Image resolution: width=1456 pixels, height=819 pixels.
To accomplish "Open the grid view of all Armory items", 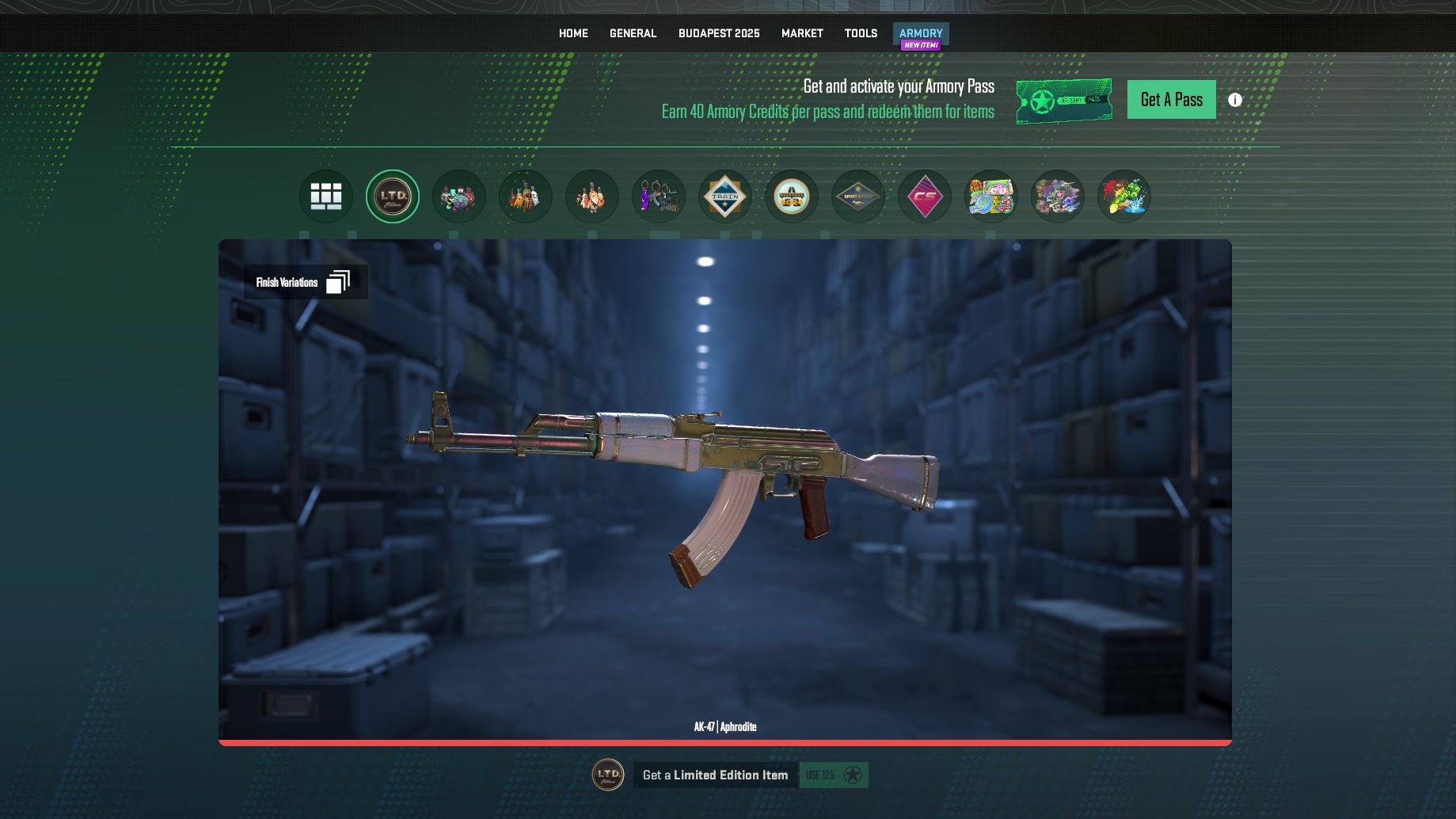I will (325, 196).
